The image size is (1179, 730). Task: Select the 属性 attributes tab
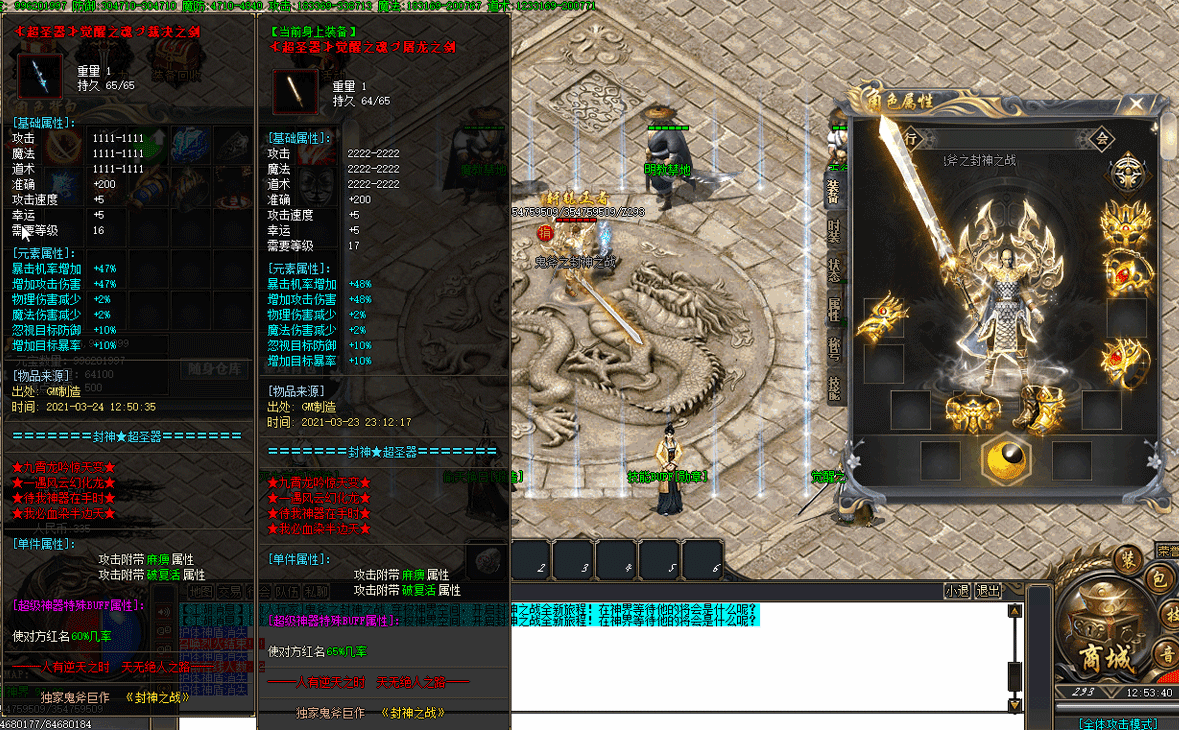pos(832,308)
